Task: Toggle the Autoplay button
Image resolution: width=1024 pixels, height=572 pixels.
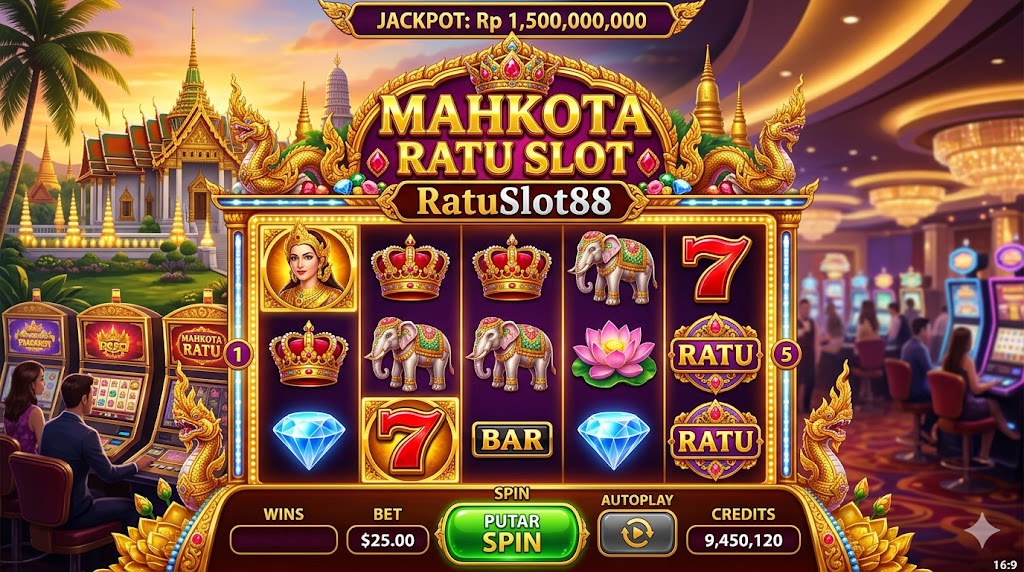Action: click(x=636, y=533)
